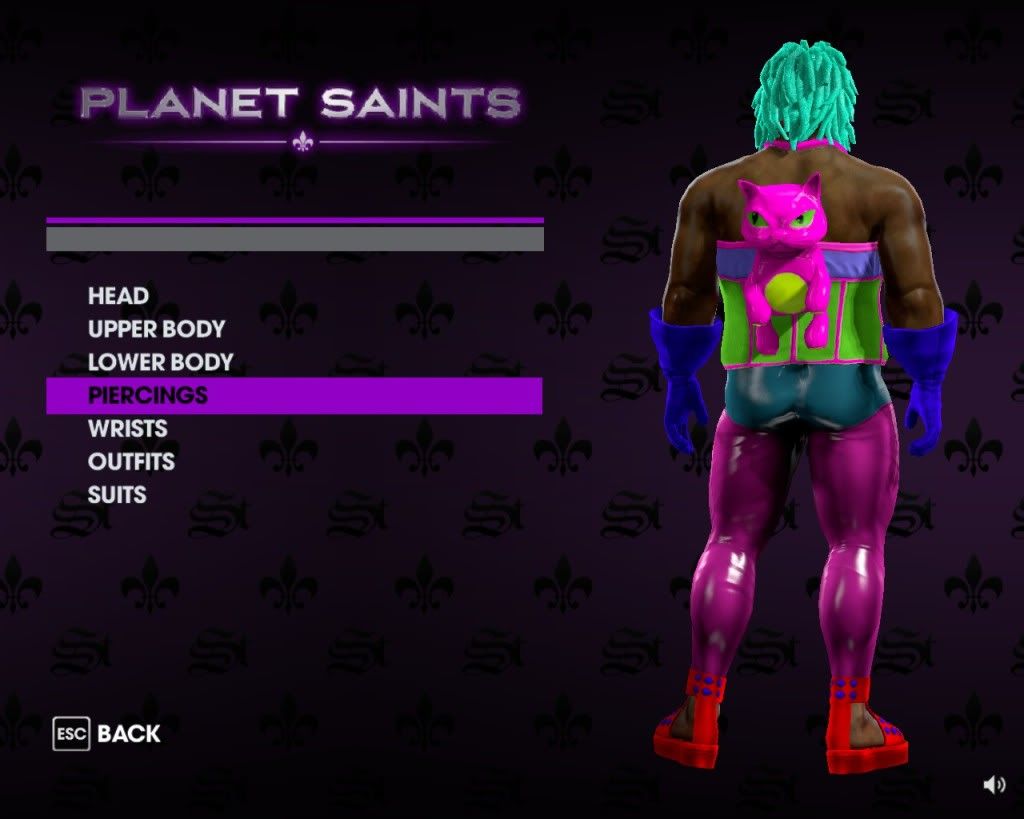1024x819 pixels.
Task: Toggle the speaker sound icon
Action: point(994,785)
